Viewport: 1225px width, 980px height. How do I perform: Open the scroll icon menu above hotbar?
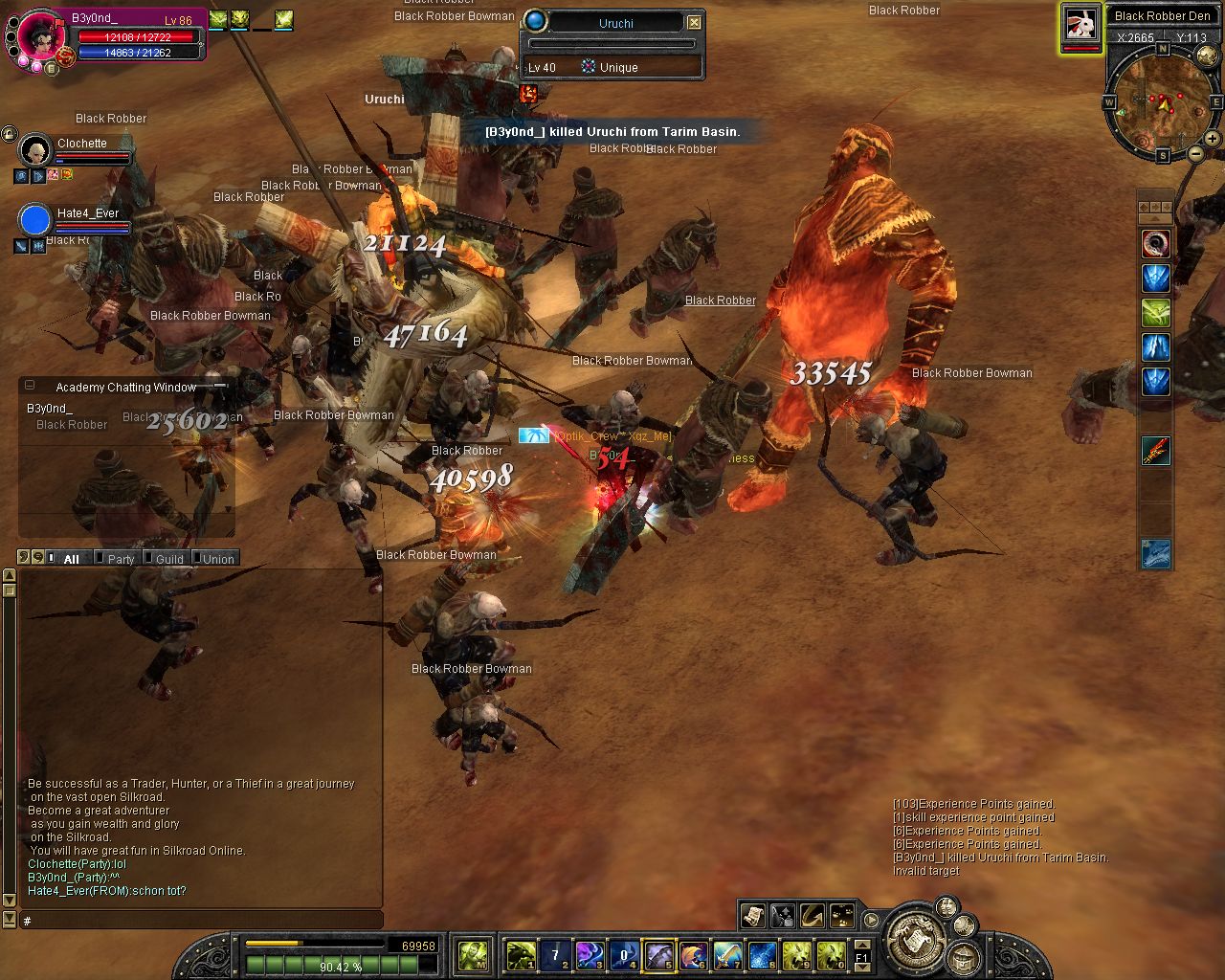click(x=753, y=916)
